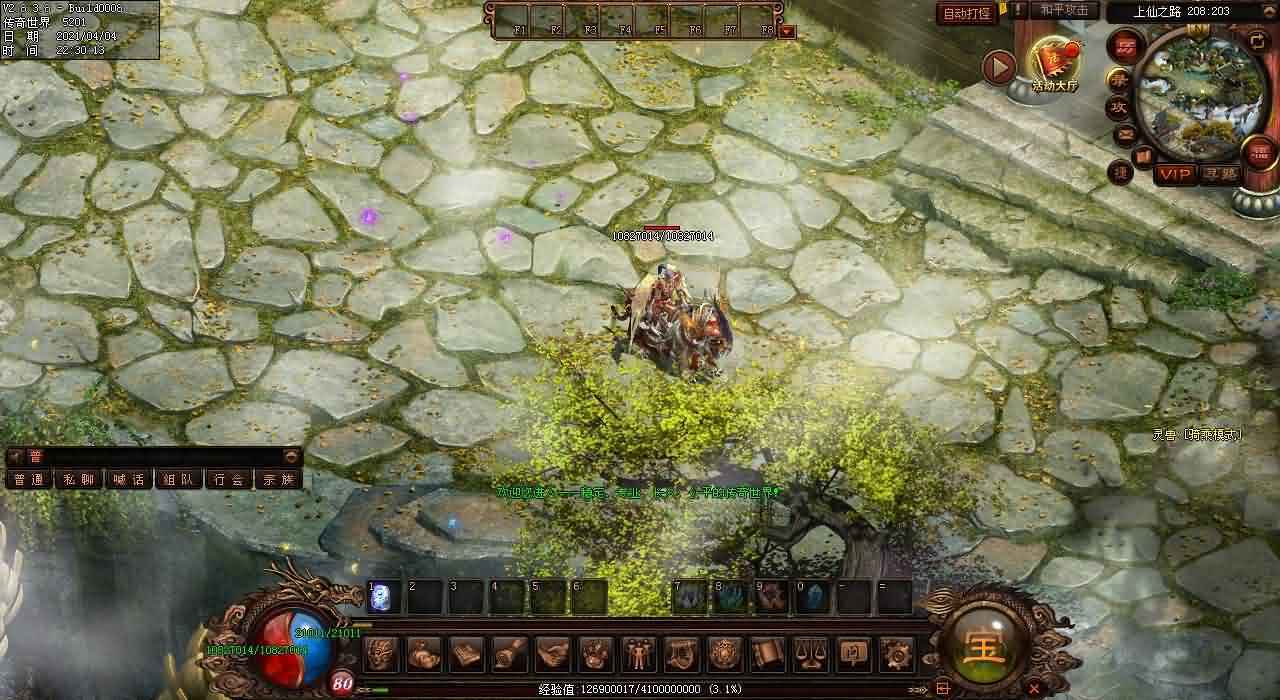The image size is (1280, 700).
Task: Use the glowing item in hotbar slot 1
Action: click(384, 597)
